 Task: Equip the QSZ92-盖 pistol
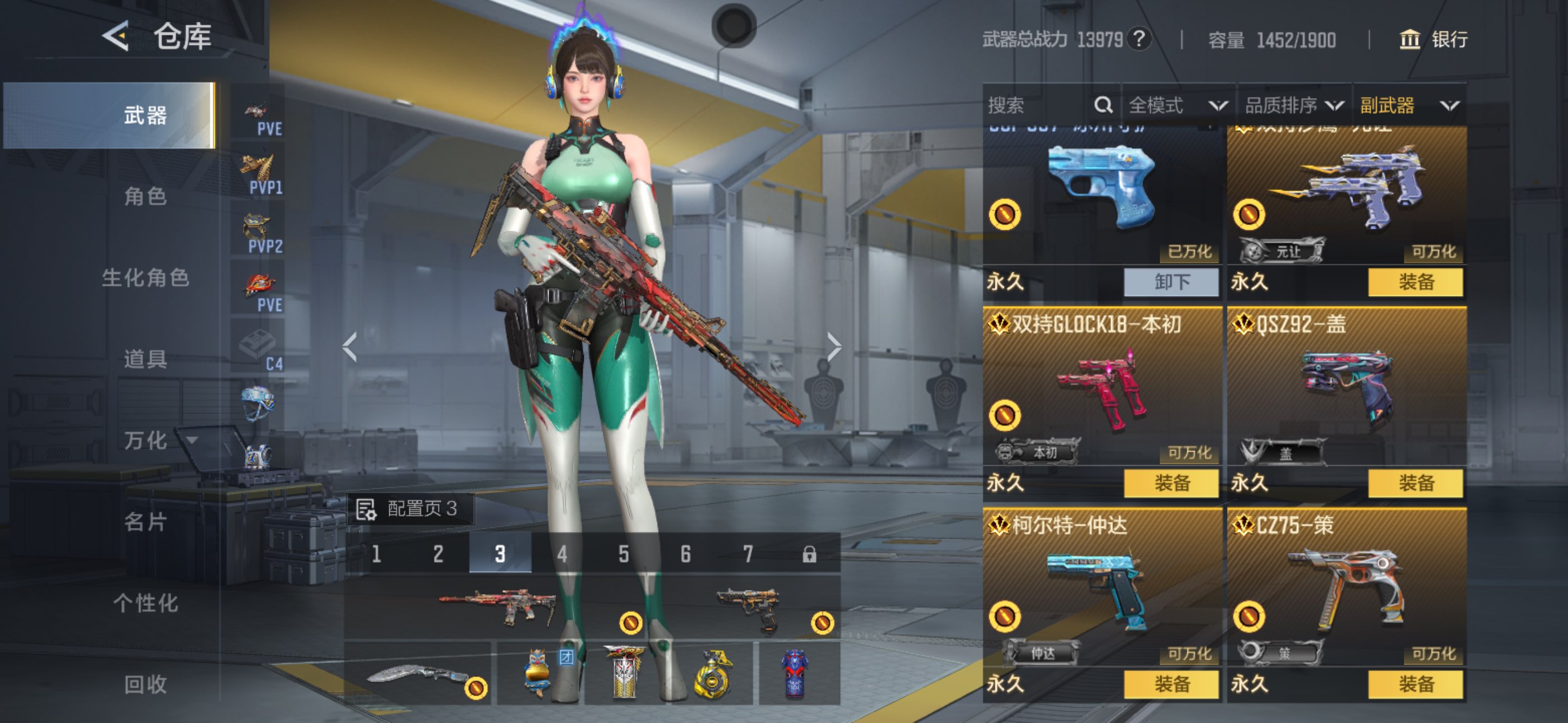point(1415,483)
